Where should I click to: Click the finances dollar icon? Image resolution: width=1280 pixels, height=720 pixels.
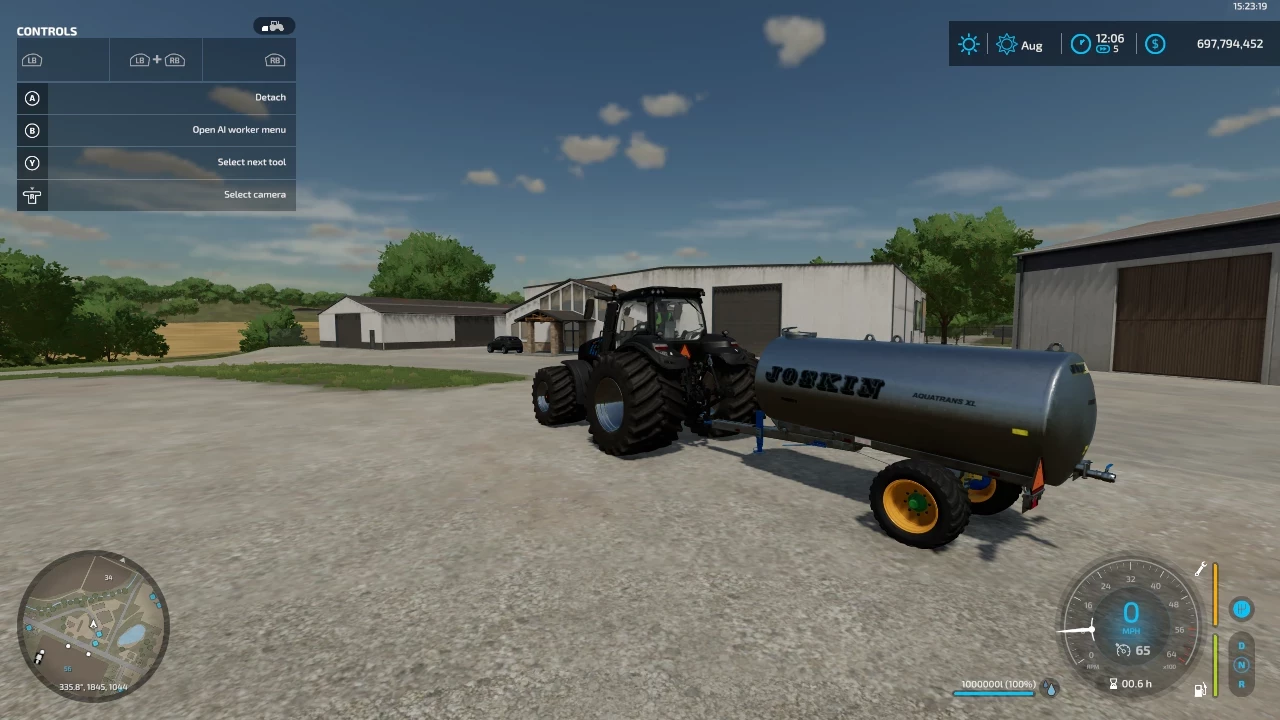(x=1155, y=44)
